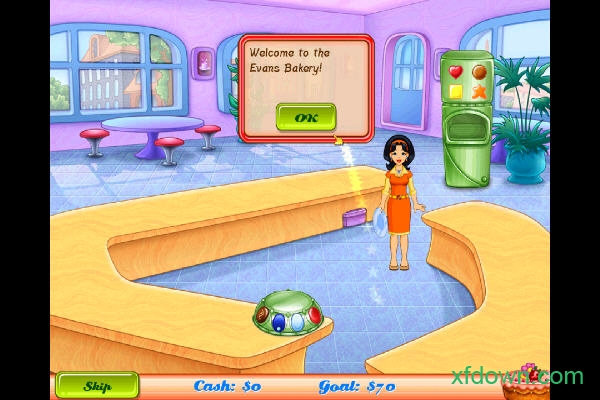Pick the yellow square cake shape
This screenshot has width=600, height=400.
point(456,92)
